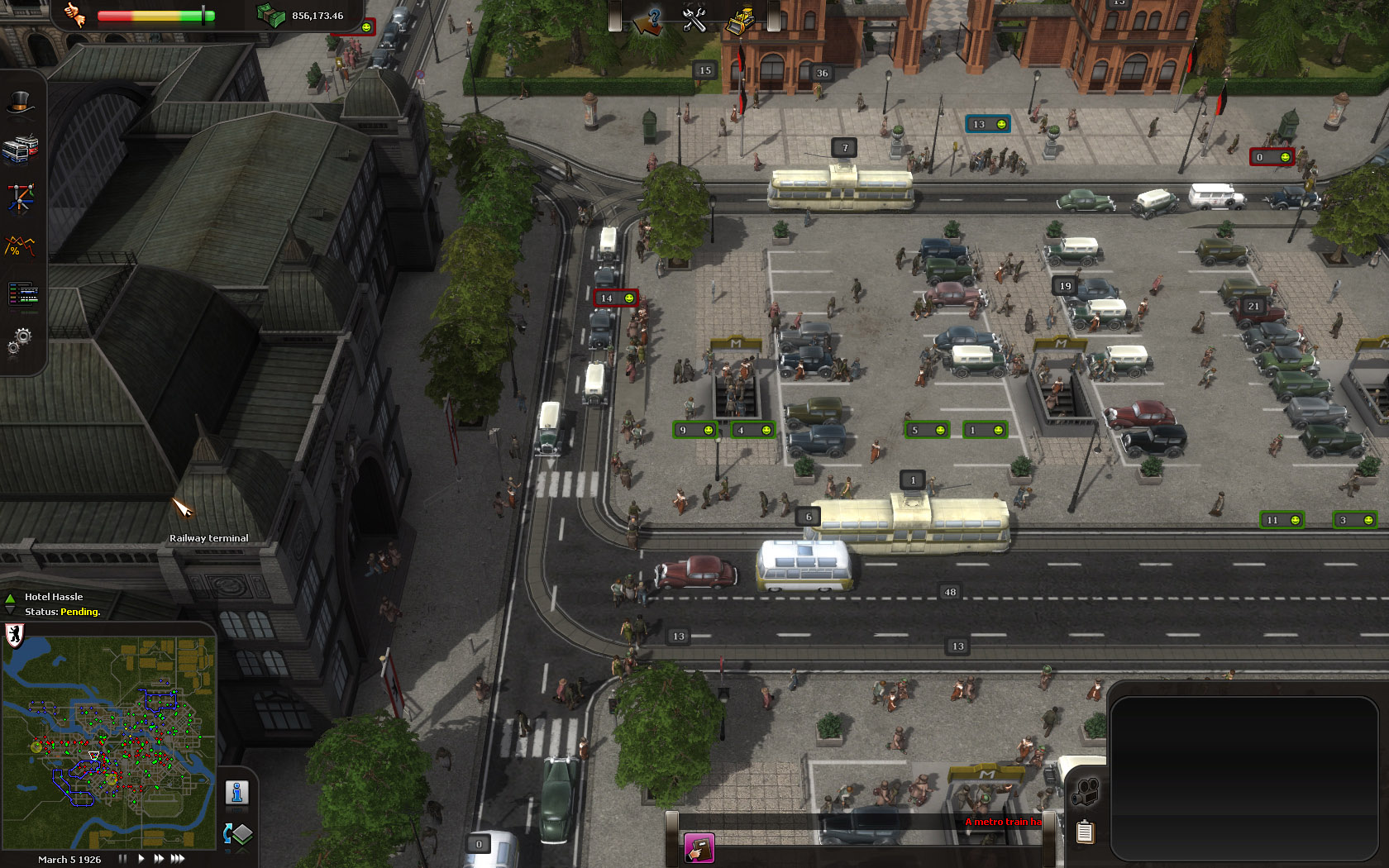Open the gears settings menu
The height and width of the screenshot is (868, 1389).
[20, 340]
